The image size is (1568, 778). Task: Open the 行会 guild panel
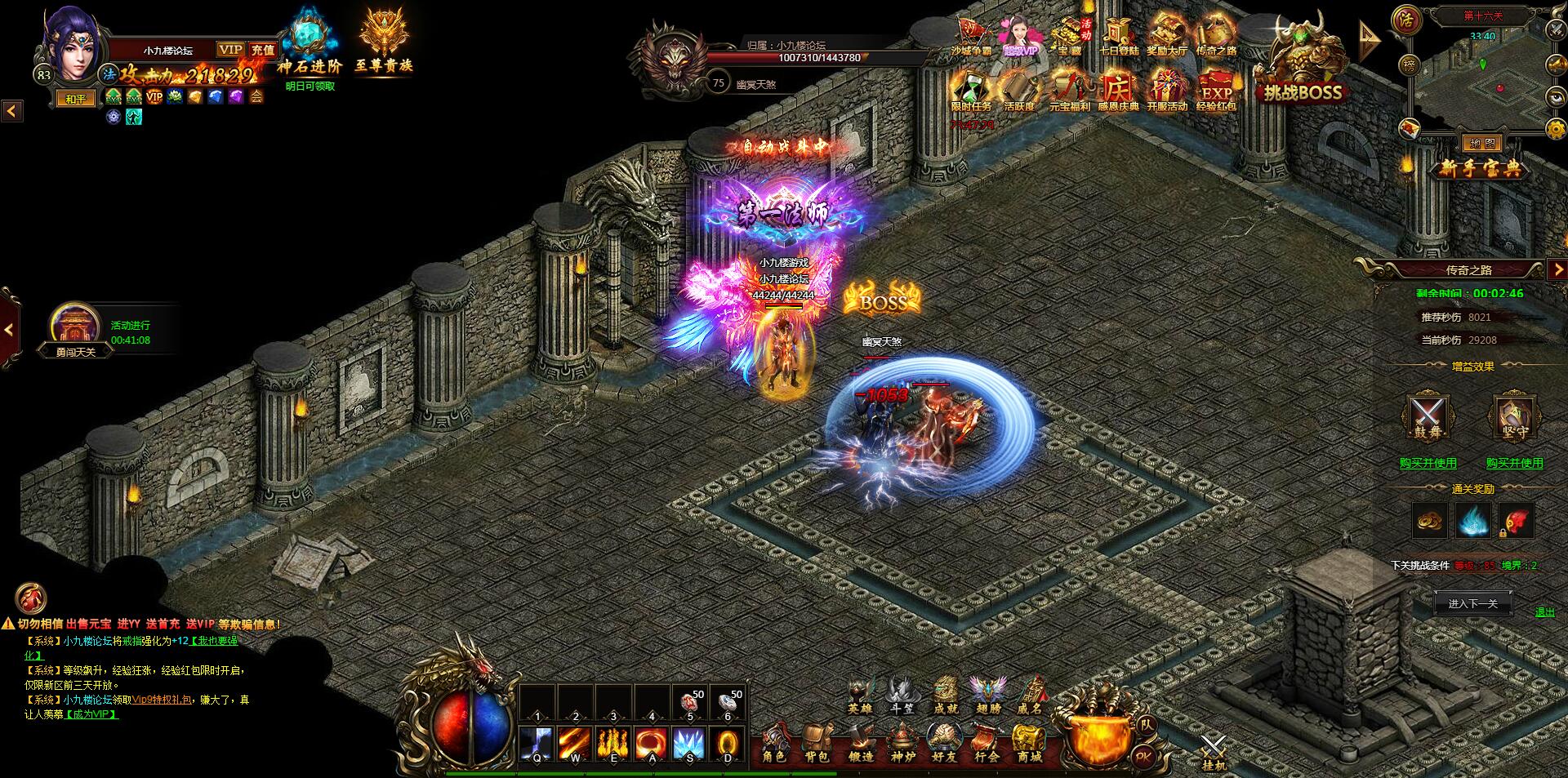tap(987, 745)
